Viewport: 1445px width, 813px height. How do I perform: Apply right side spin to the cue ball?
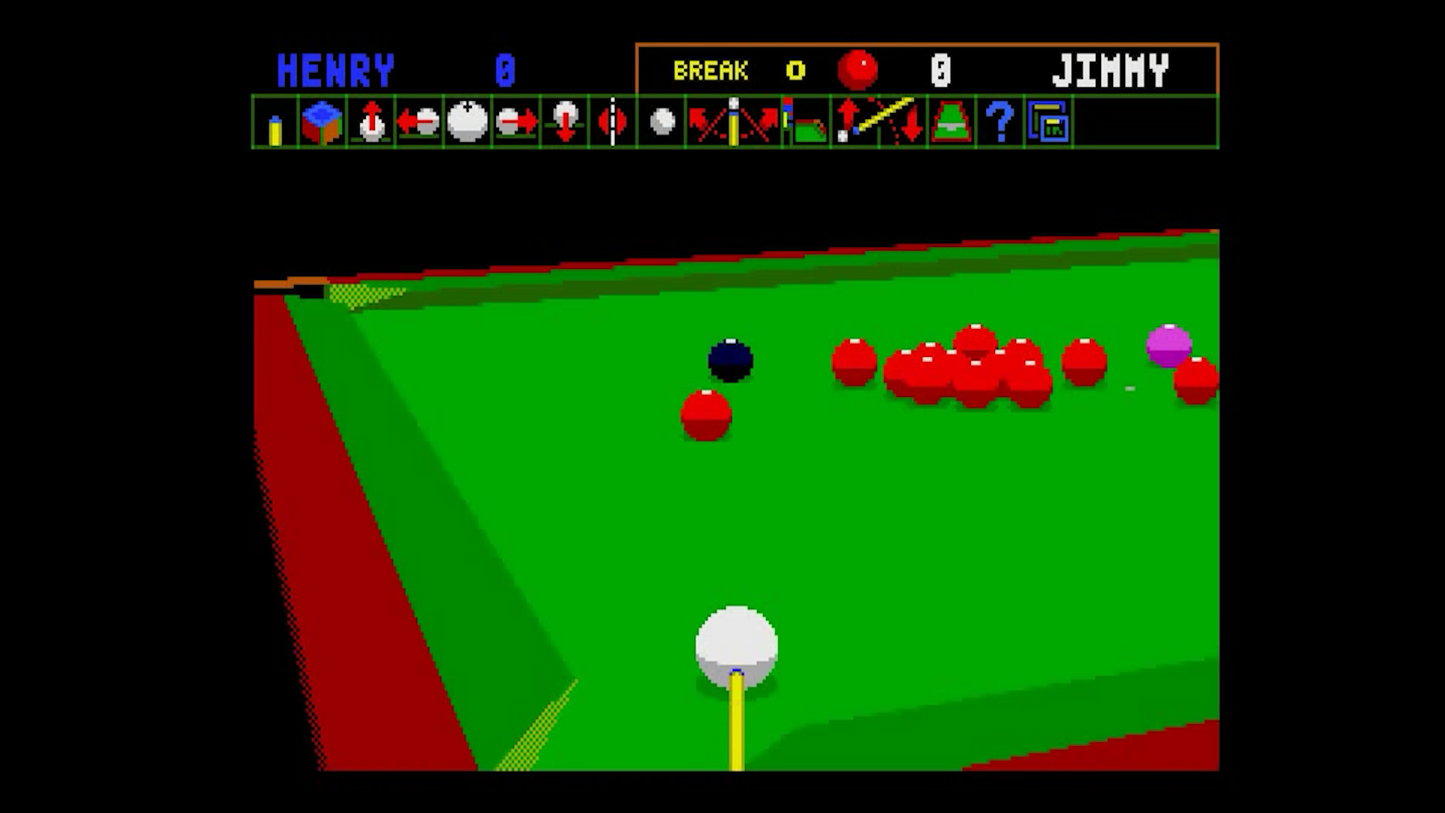[516, 122]
